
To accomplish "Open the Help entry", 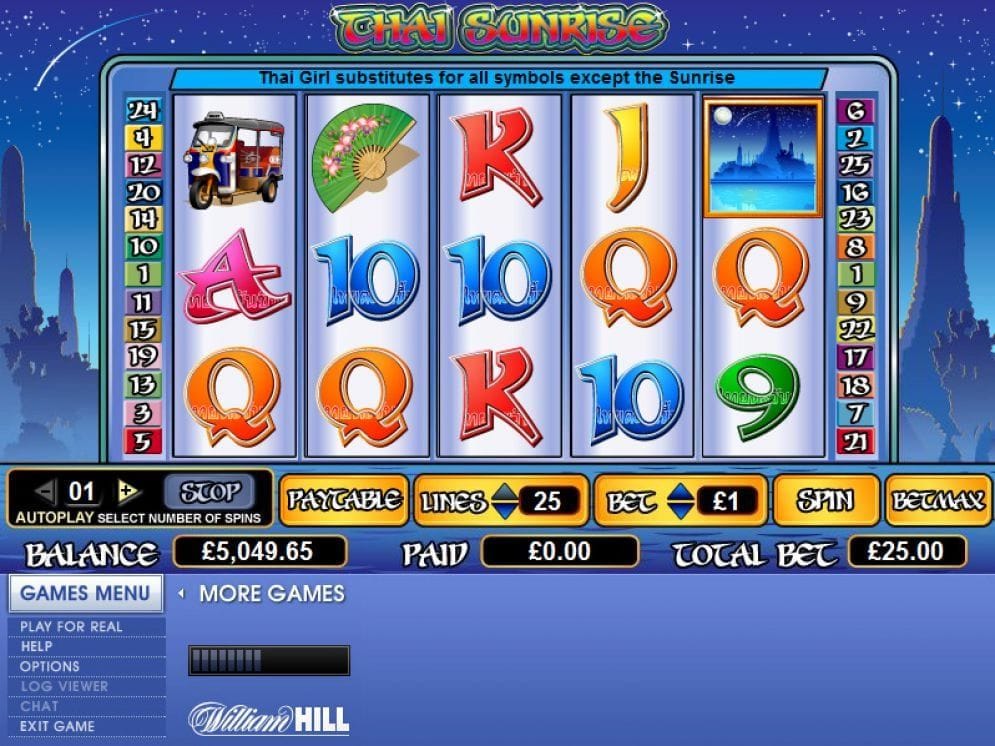I will pyautogui.click(x=36, y=646).
